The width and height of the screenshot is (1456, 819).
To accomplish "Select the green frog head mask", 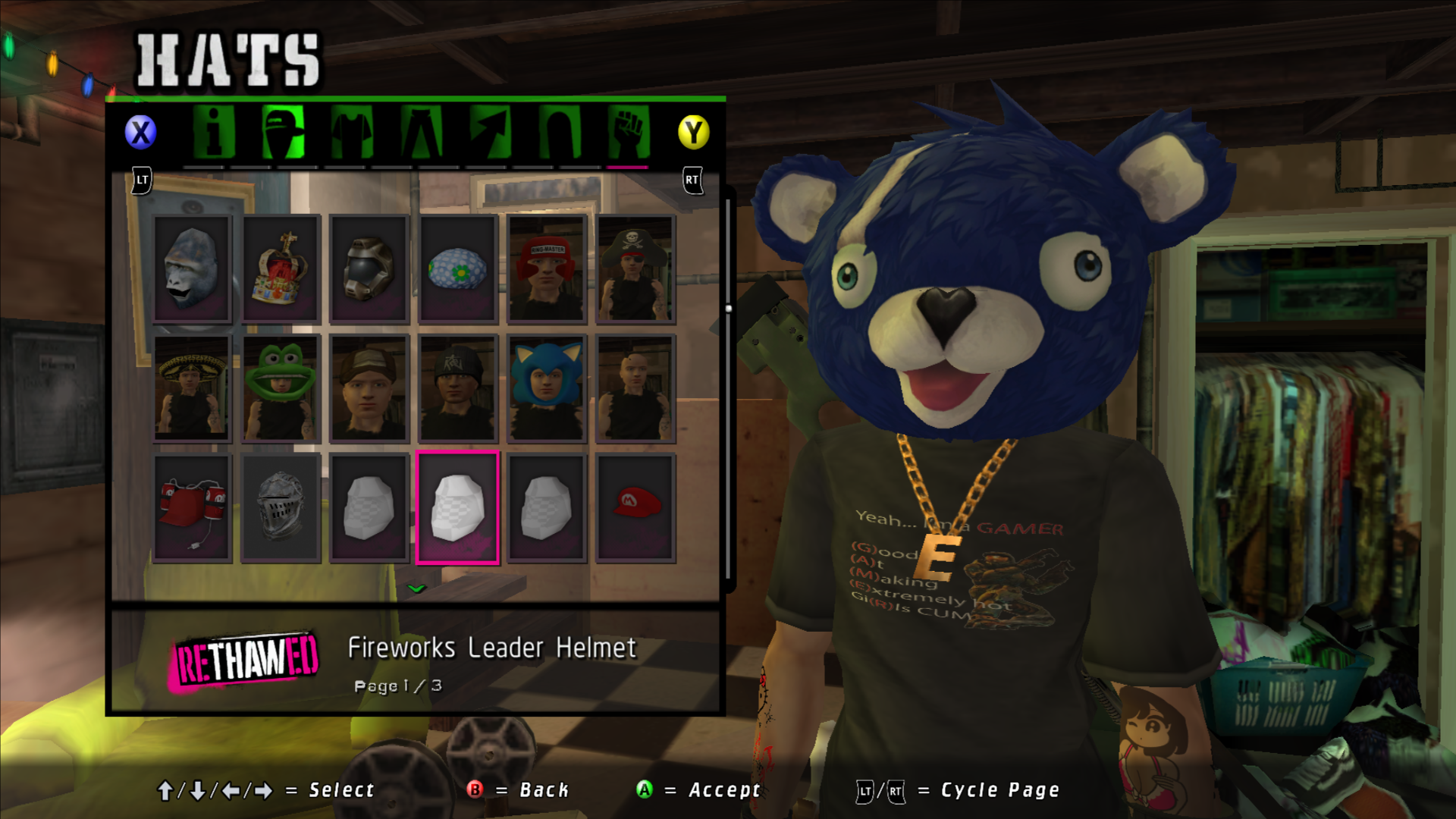I will point(281,388).
